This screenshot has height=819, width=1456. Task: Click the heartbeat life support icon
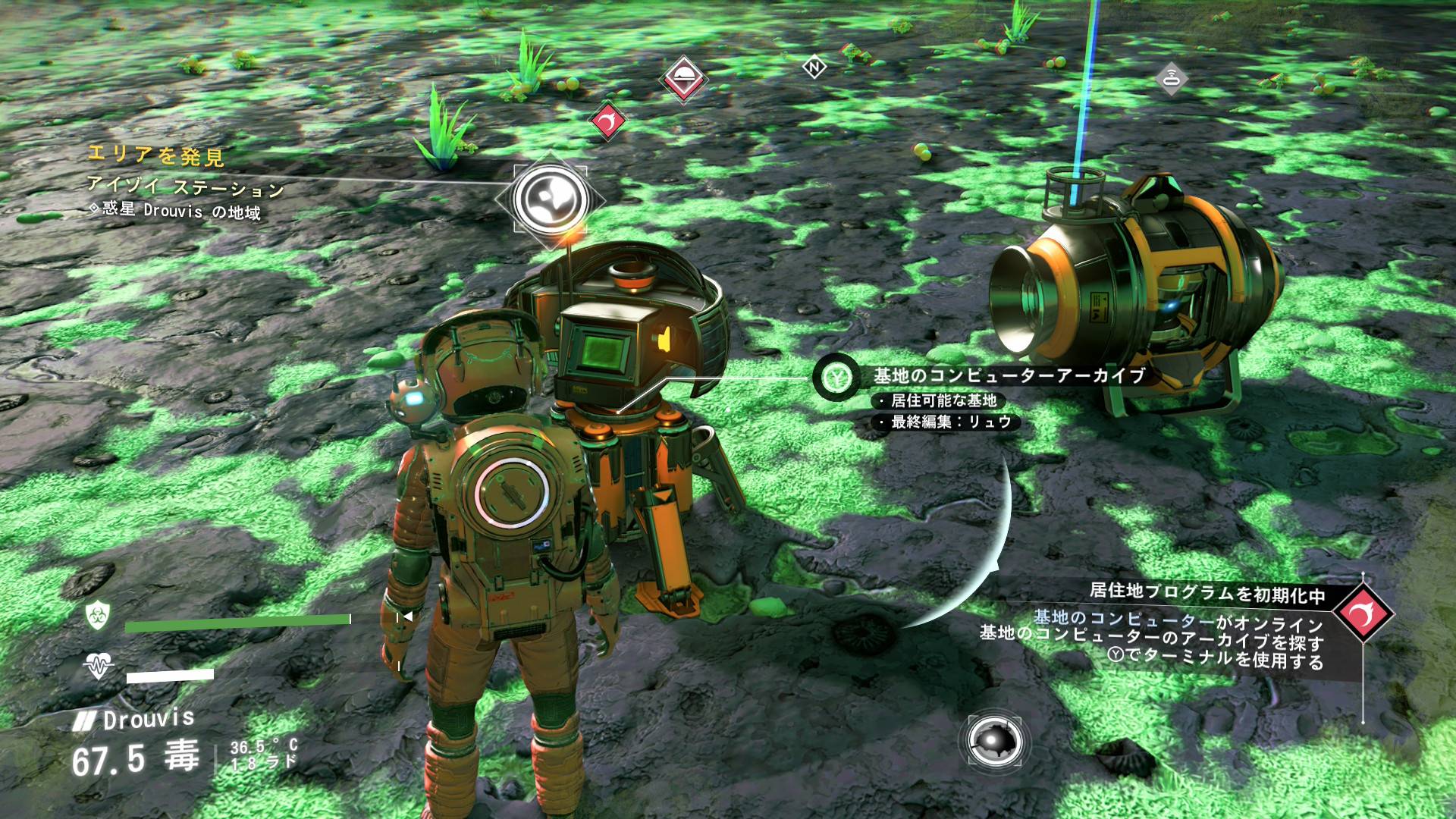(x=99, y=667)
